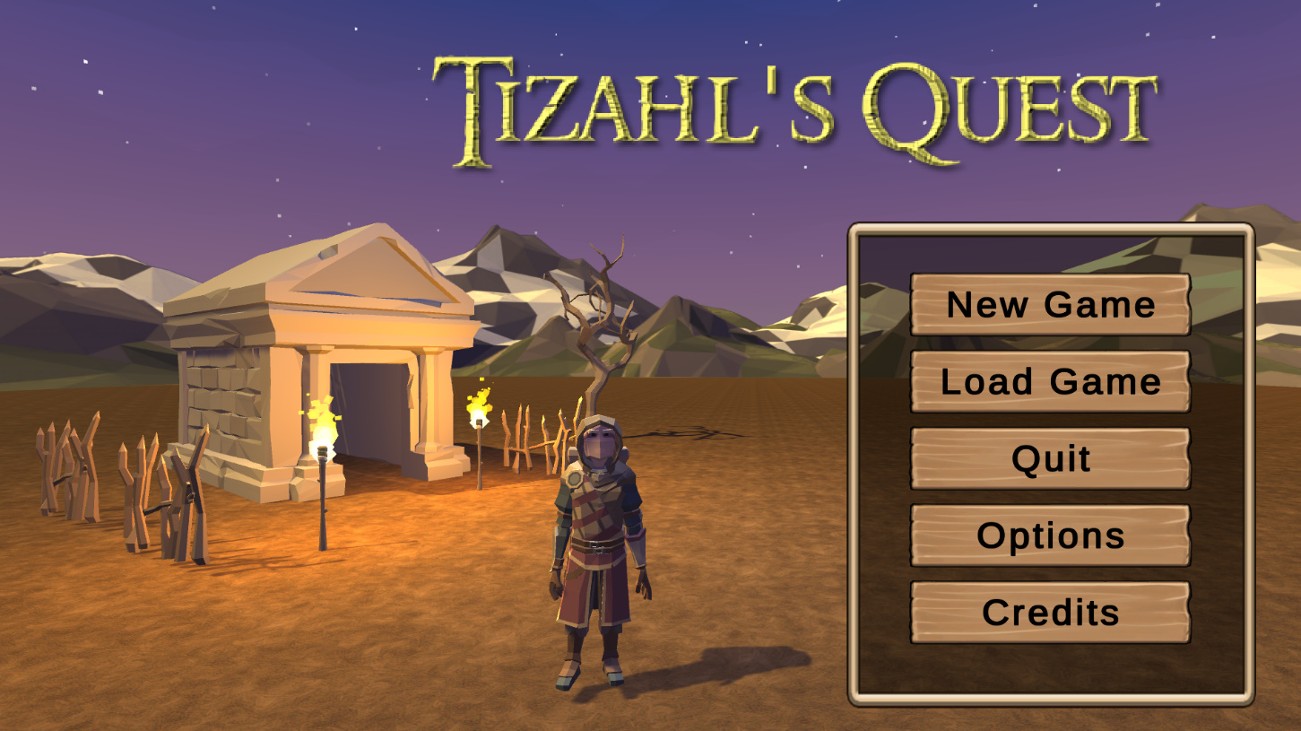
Task: Click the menu panel border frame
Action: [855, 460]
